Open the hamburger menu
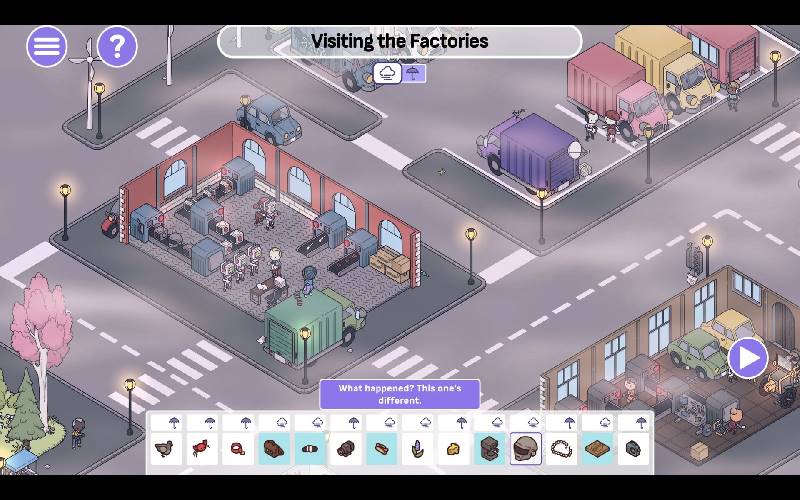This screenshot has height=500, width=800. click(46, 46)
